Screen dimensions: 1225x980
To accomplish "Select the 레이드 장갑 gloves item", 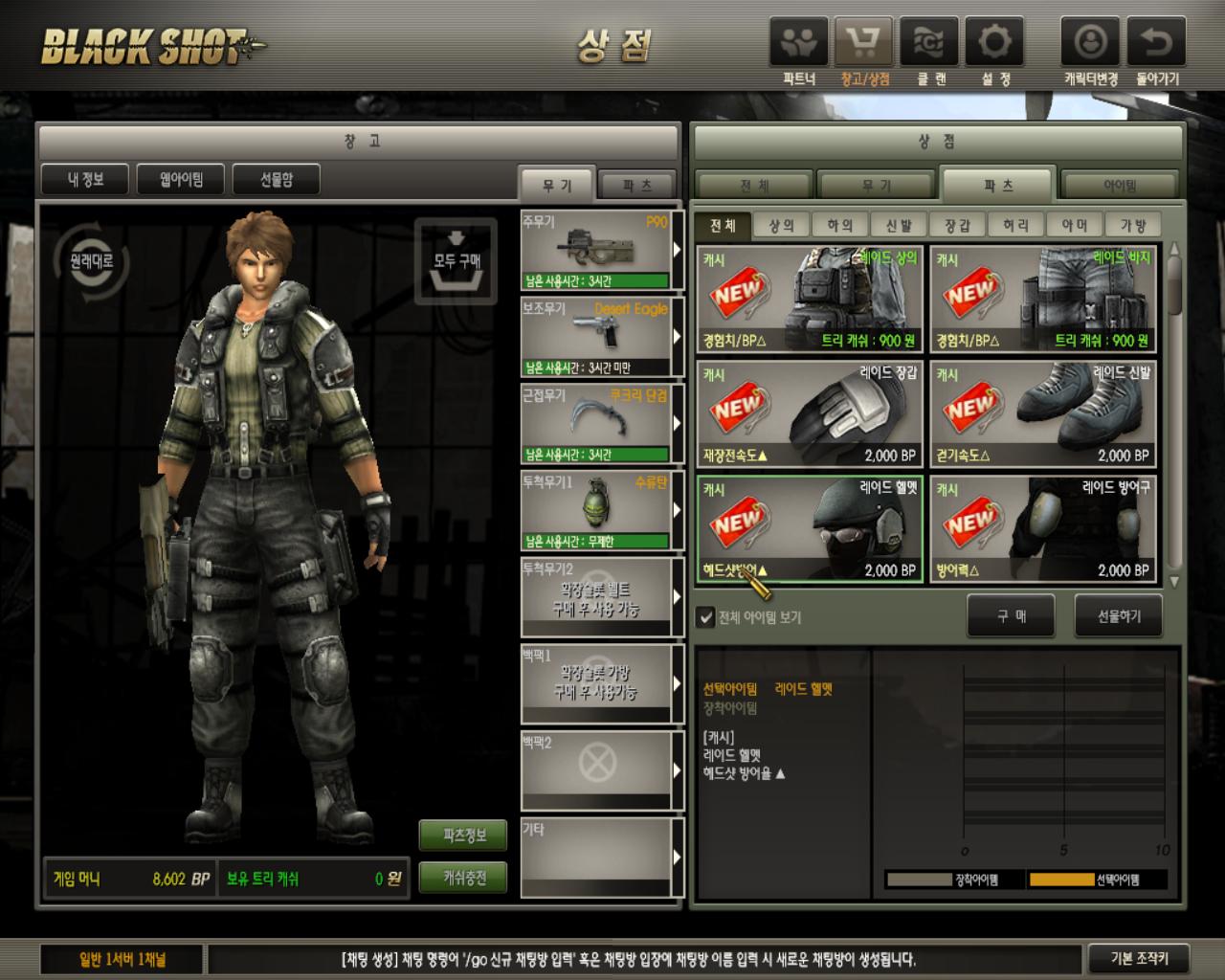I will point(810,413).
